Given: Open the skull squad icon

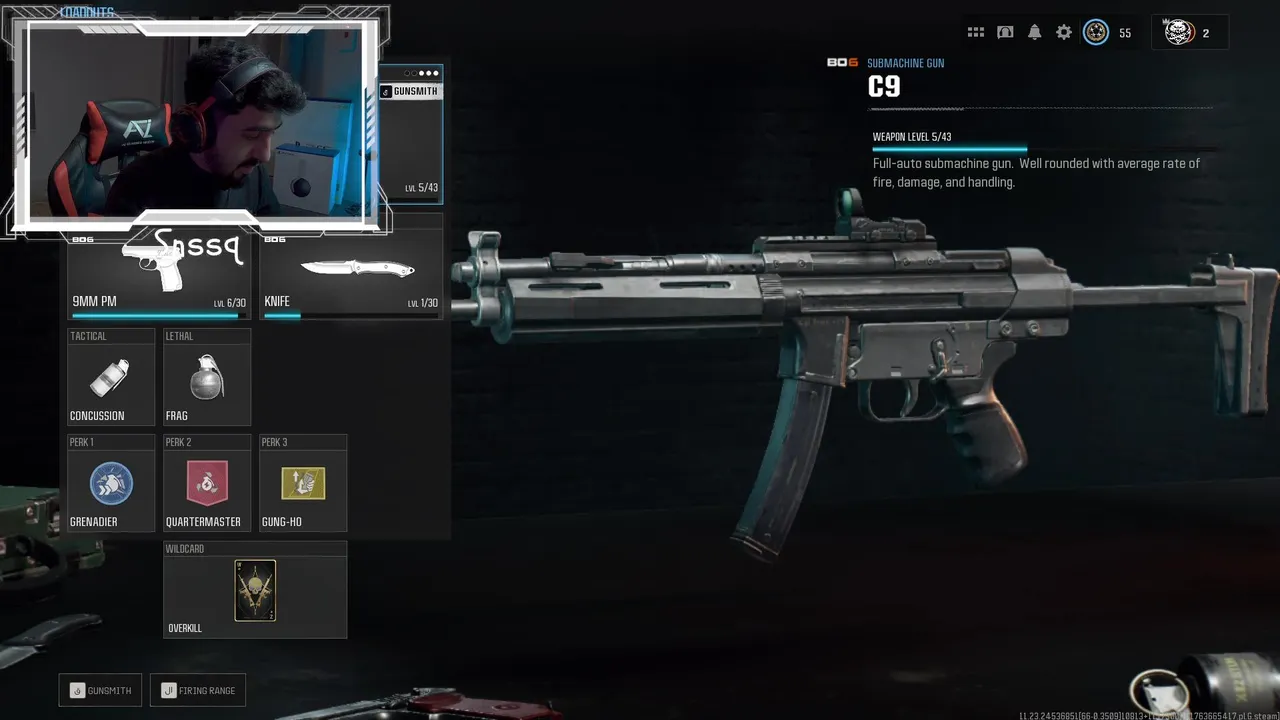Looking at the screenshot, I should 1180,33.
